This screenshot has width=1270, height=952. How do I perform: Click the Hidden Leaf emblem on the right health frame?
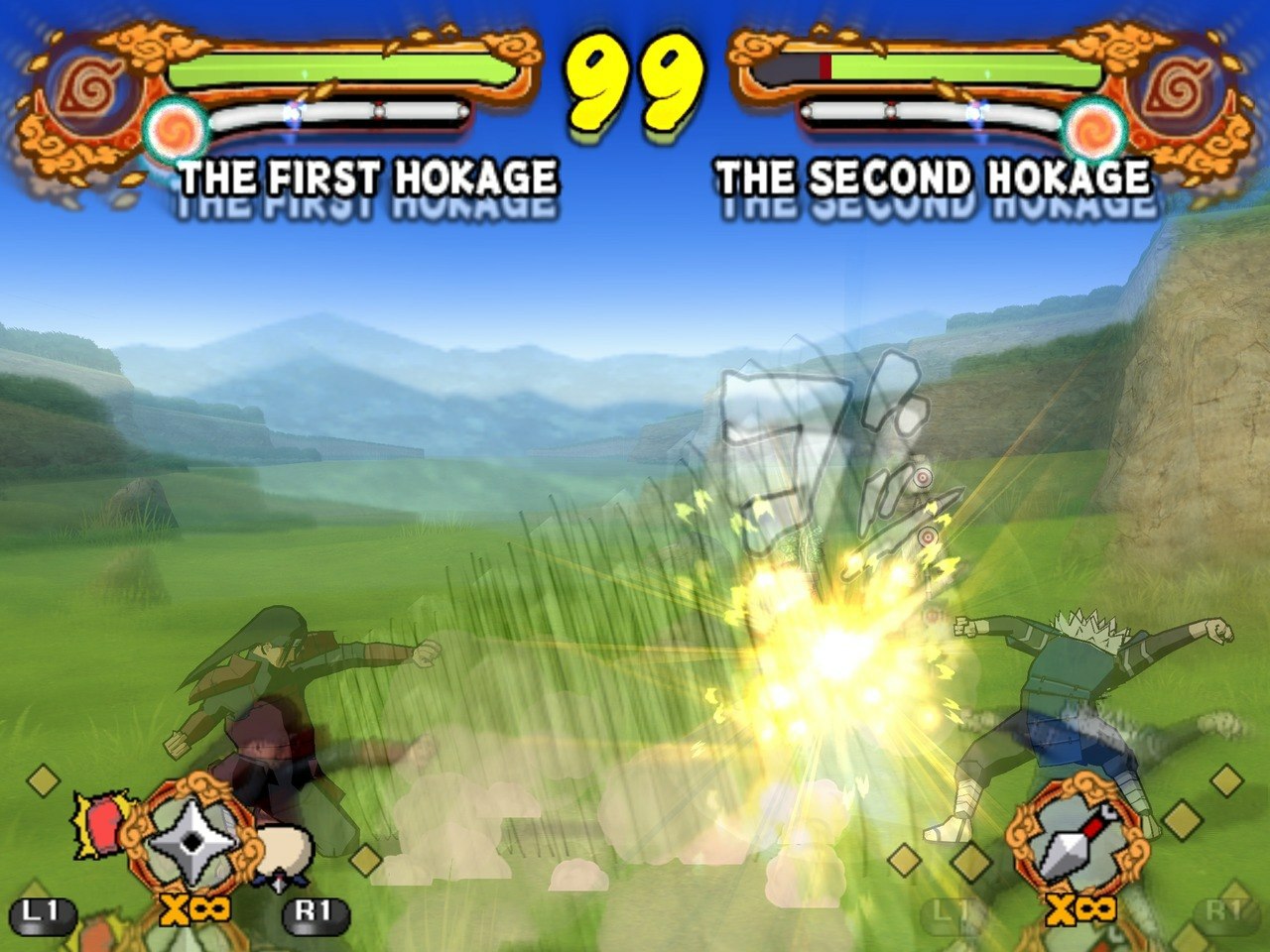point(1181,89)
